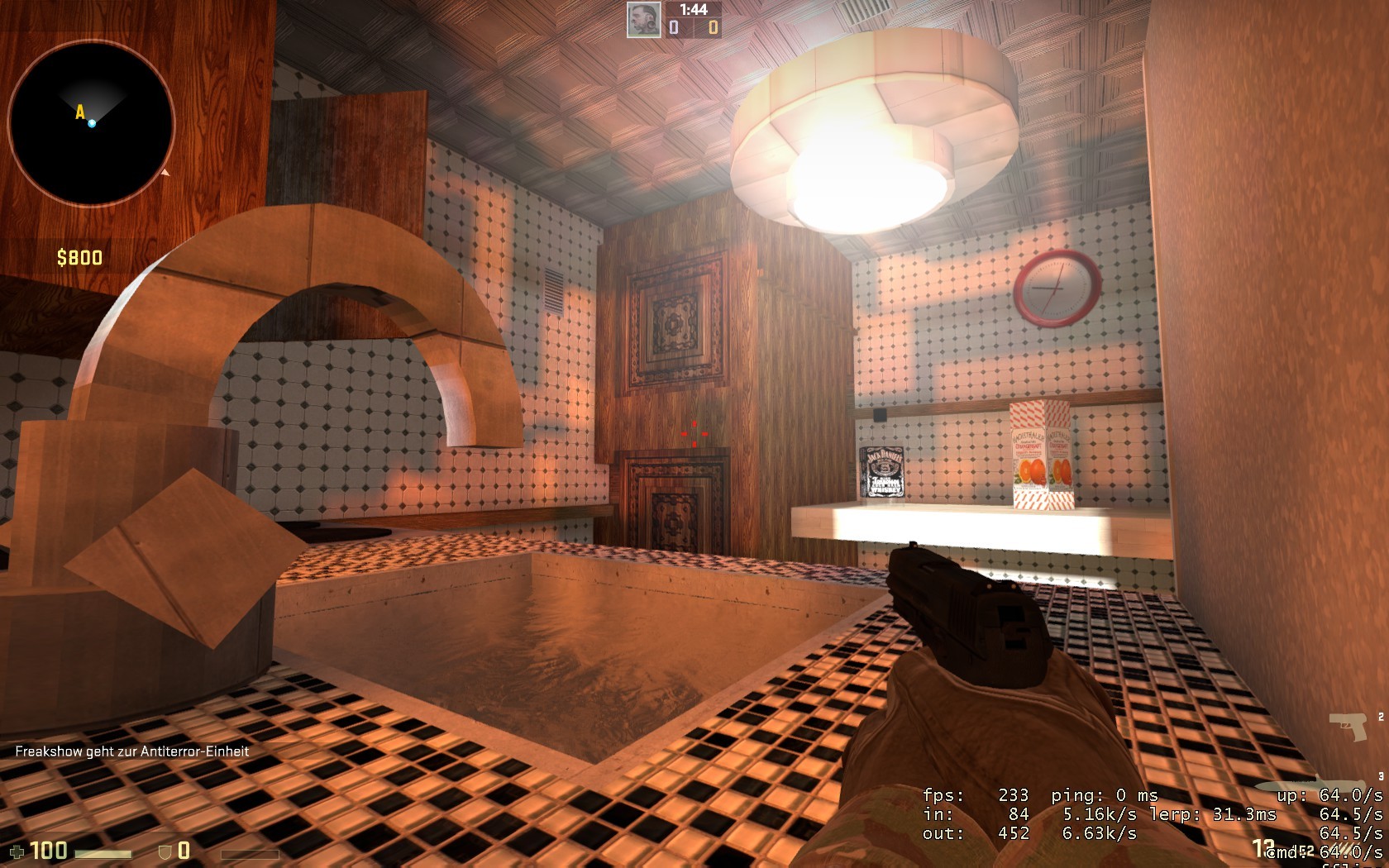1389x868 pixels.
Task: Click the kill feed message about Freakshow
Action: coord(135,753)
